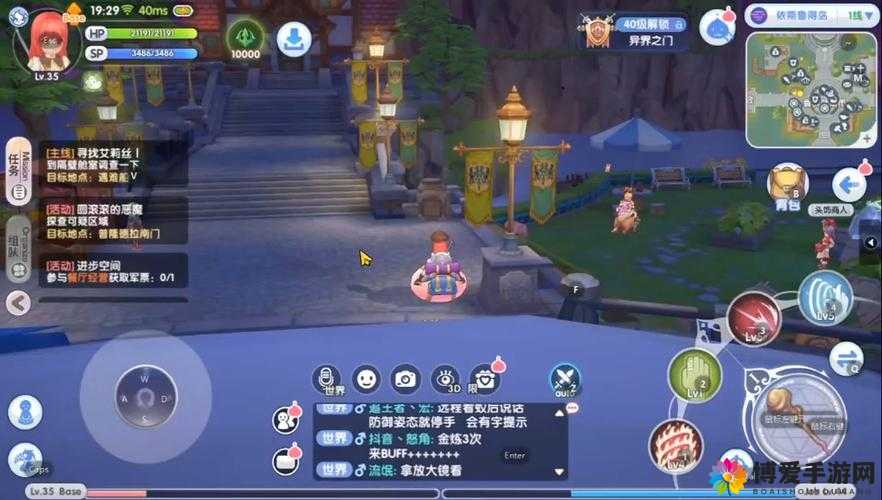Tap the blue left-arrow menu button
This screenshot has width=882, height=500.
pos(849,184)
